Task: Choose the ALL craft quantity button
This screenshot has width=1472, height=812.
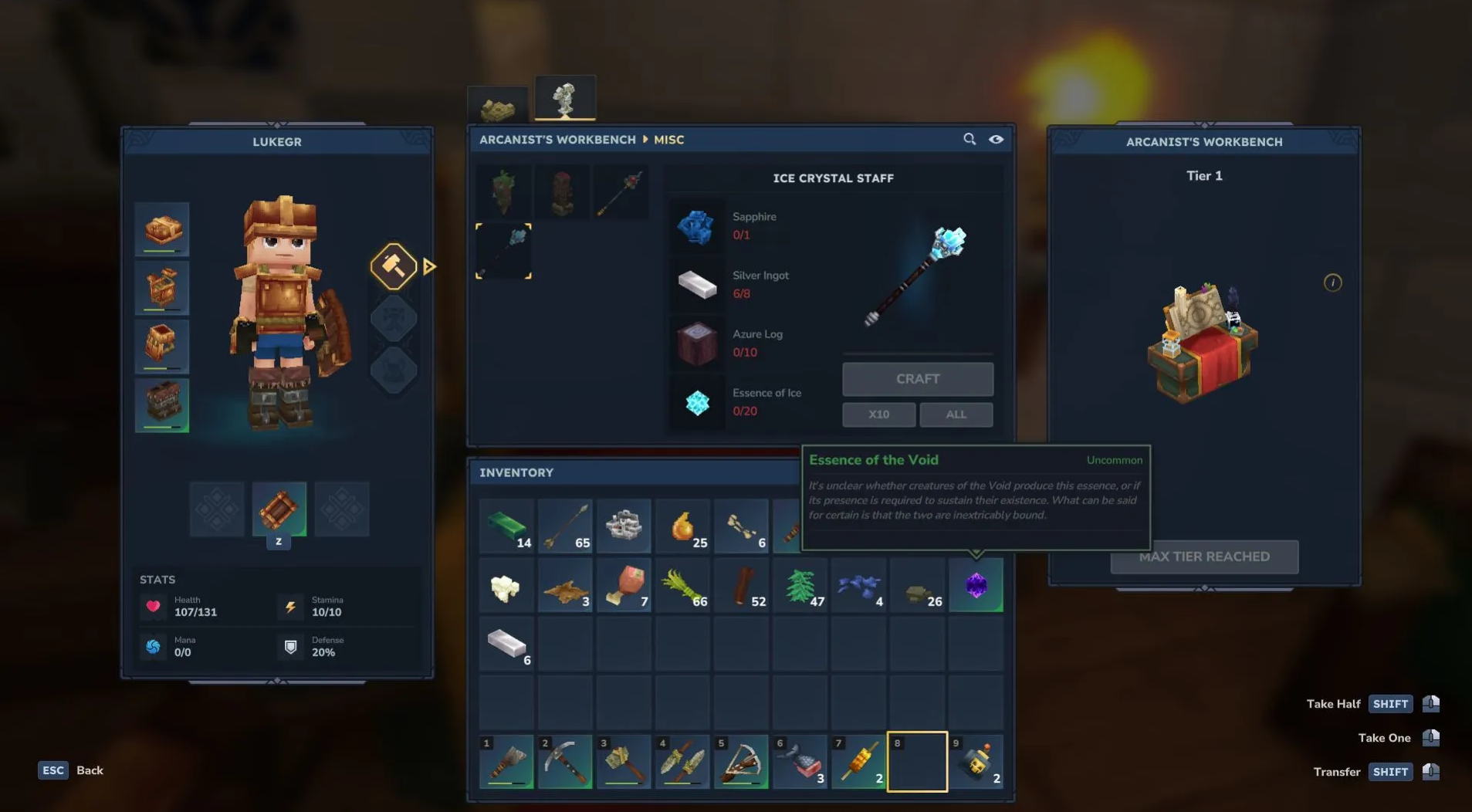Action: click(956, 414)
